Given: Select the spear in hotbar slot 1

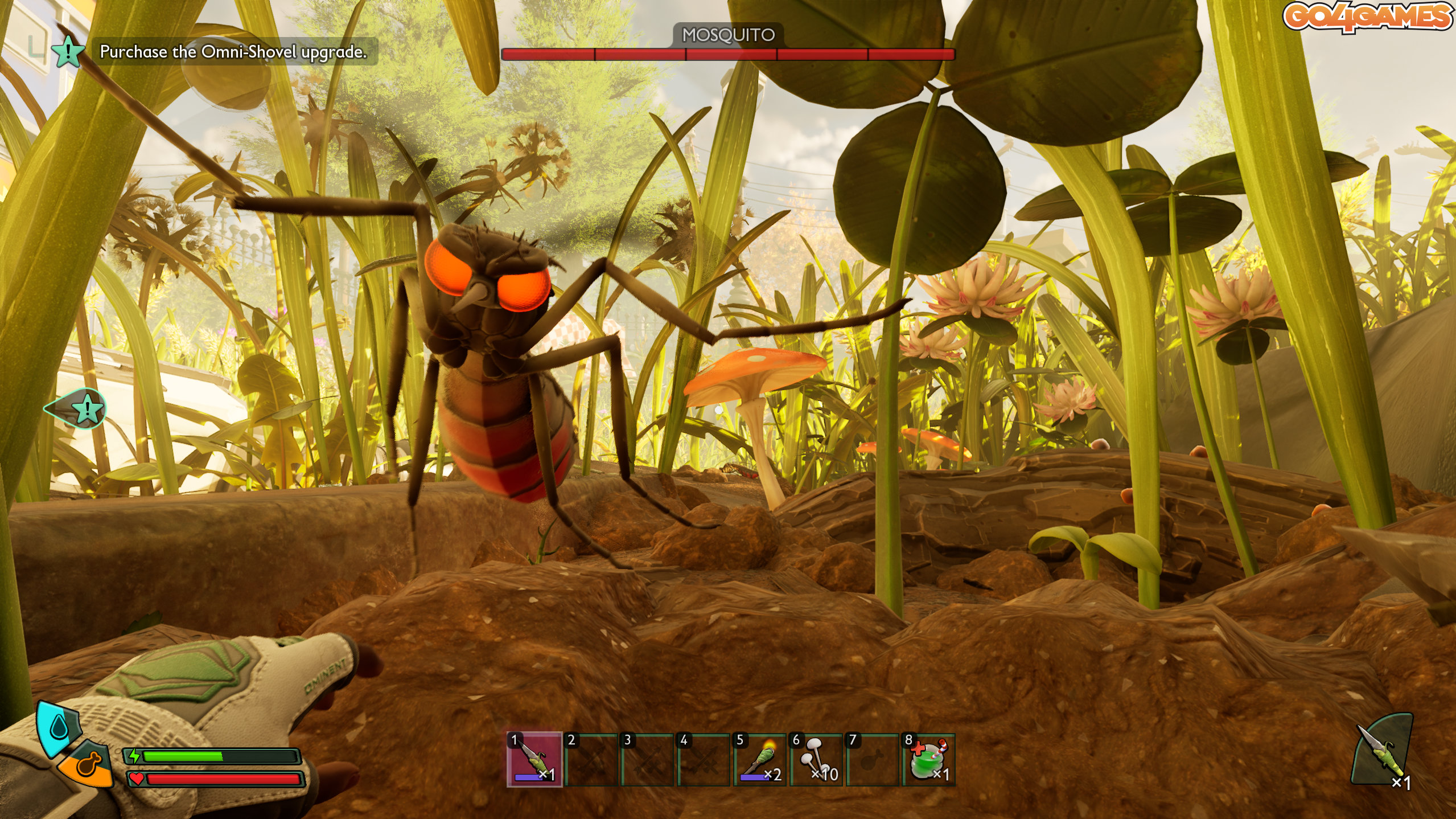Looking at the screenshot, I should pos(534,760).
